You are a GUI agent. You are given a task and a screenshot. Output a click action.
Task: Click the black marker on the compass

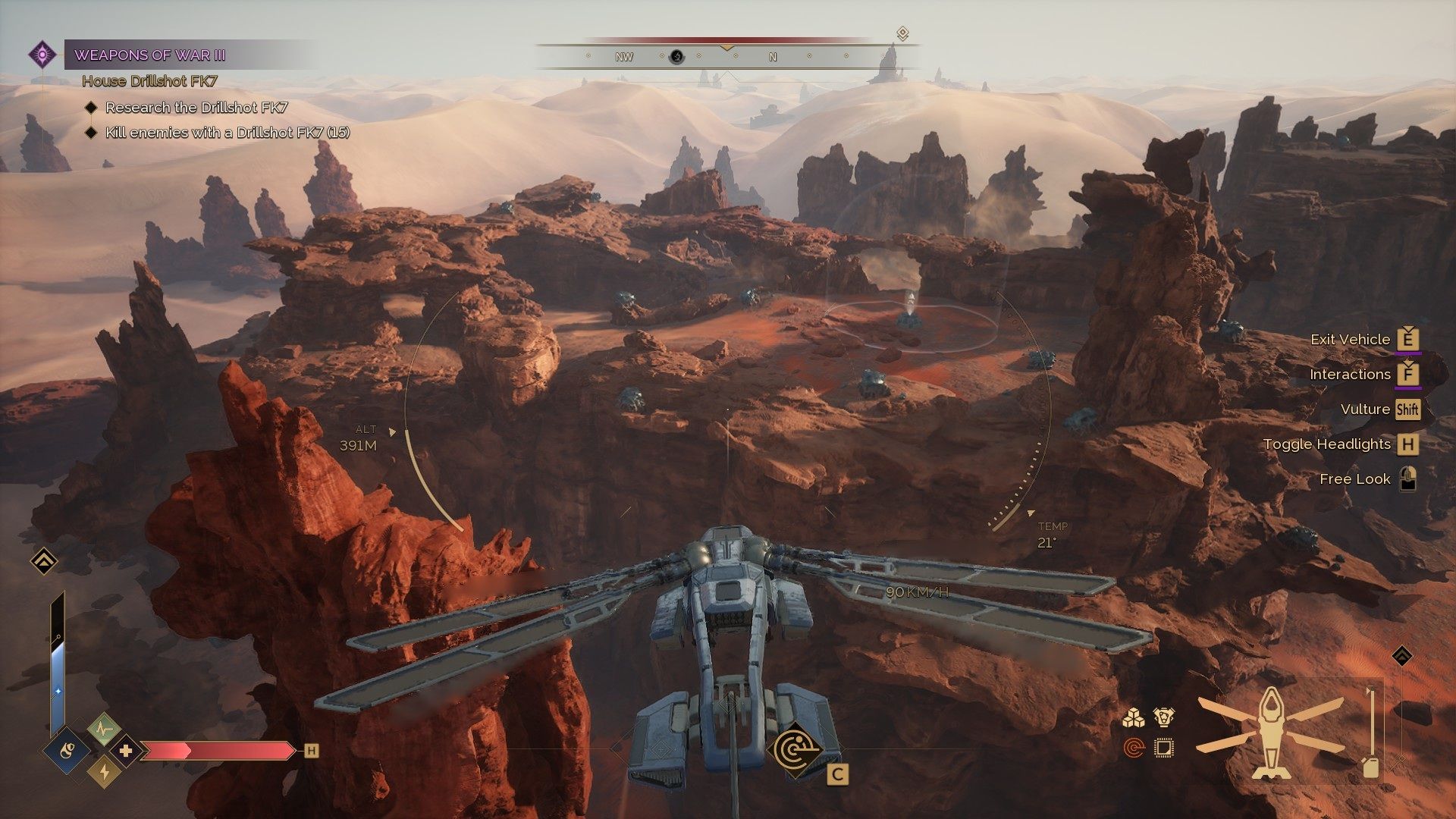tap(677, 57)
